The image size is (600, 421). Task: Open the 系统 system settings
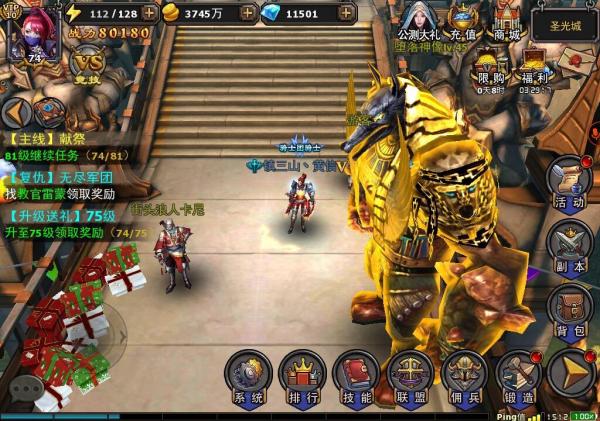point(248,377)
